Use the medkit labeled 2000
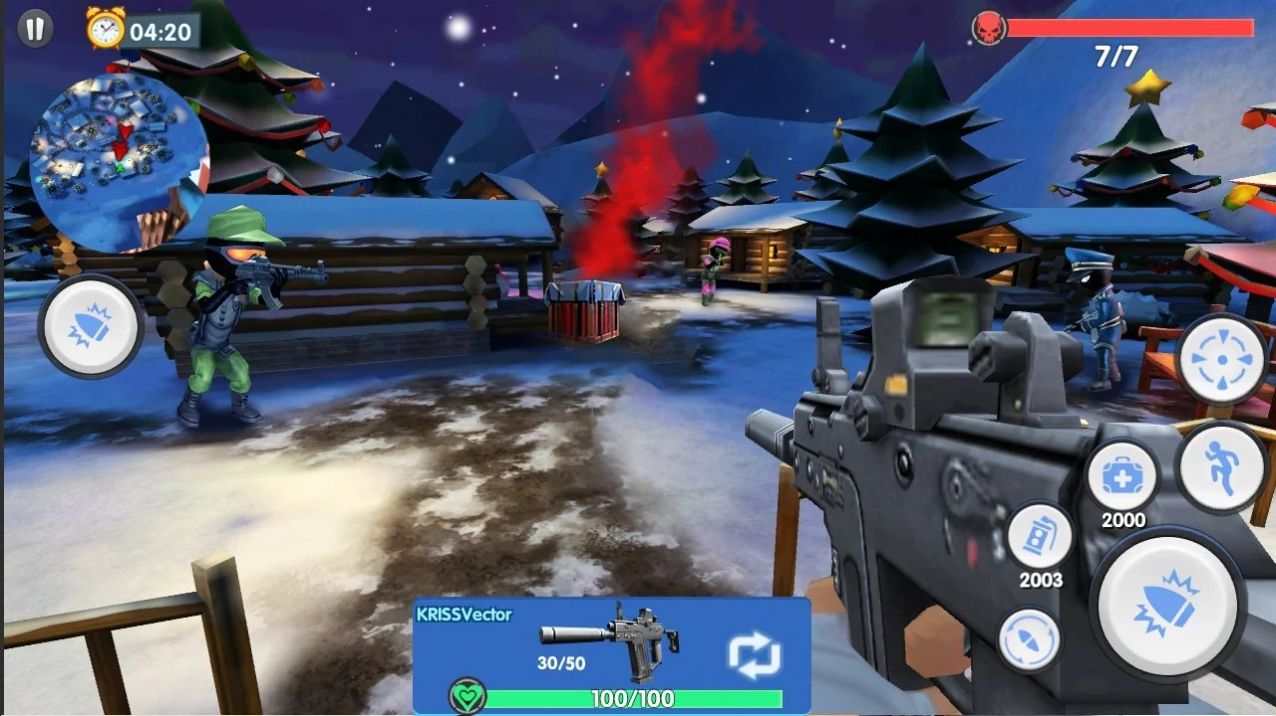Viewport: 1276px width, 716px height. pyautogui.click(x=1123, y=477)
